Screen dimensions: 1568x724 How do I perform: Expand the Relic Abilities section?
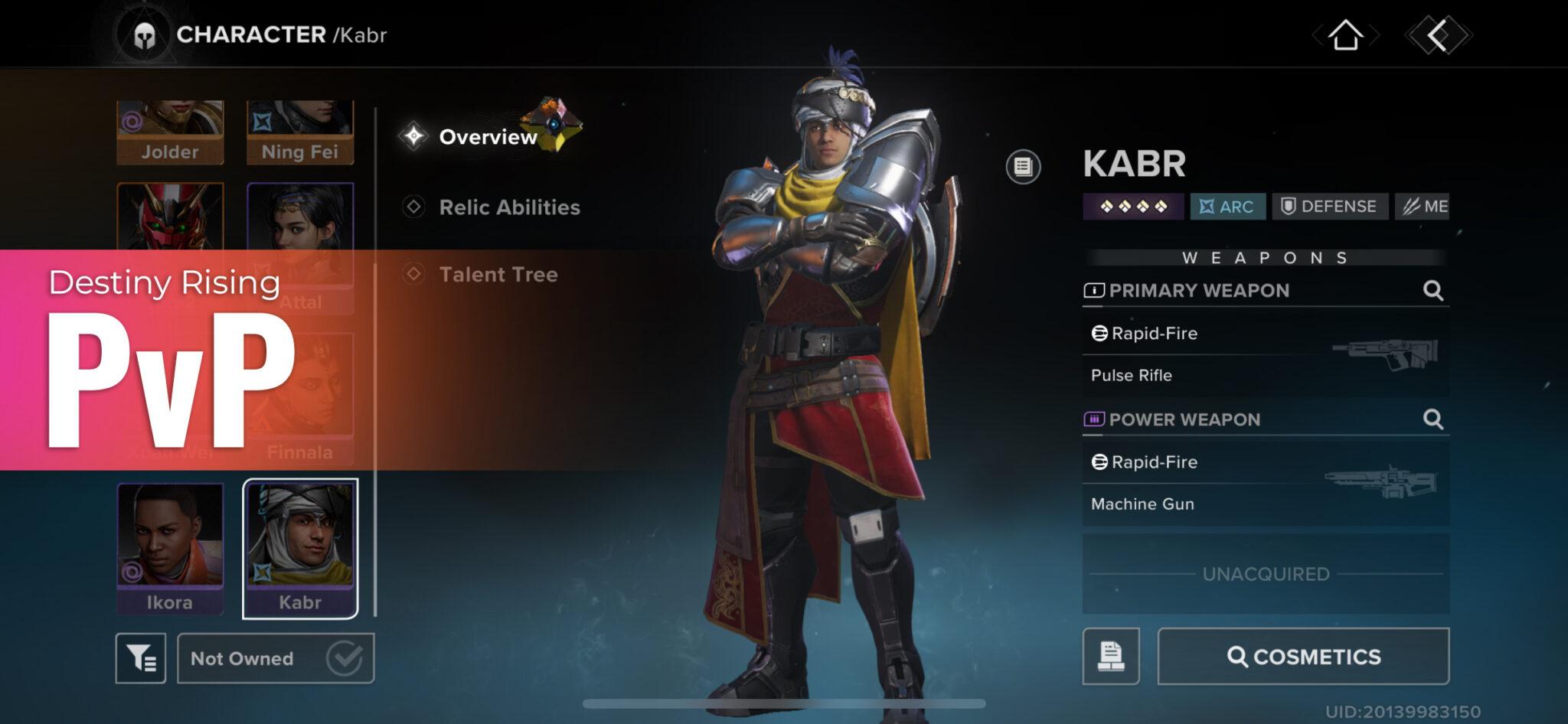tap(508, 207)
